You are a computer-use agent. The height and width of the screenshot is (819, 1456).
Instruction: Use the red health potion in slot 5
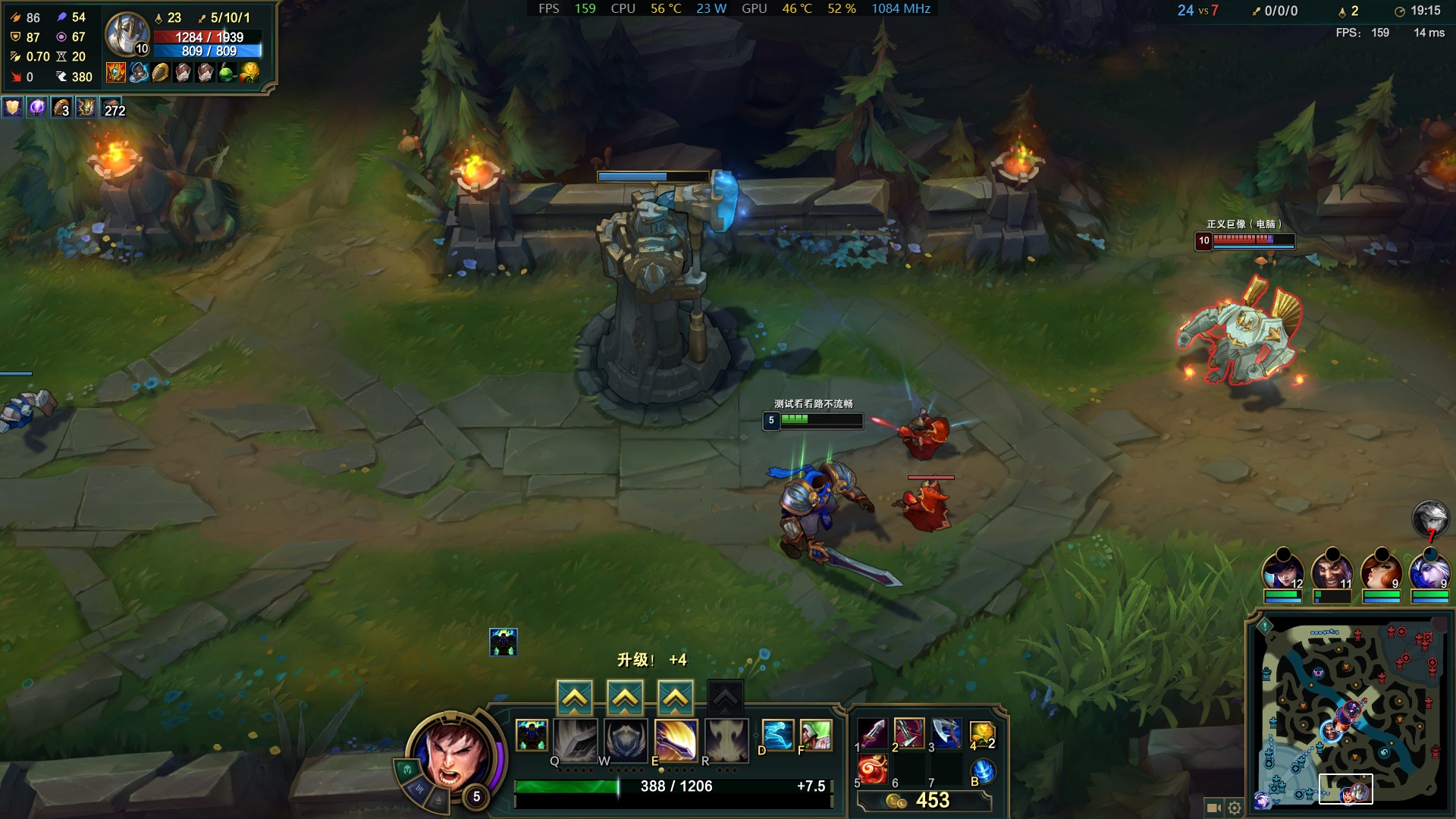[x=872, y=770]
